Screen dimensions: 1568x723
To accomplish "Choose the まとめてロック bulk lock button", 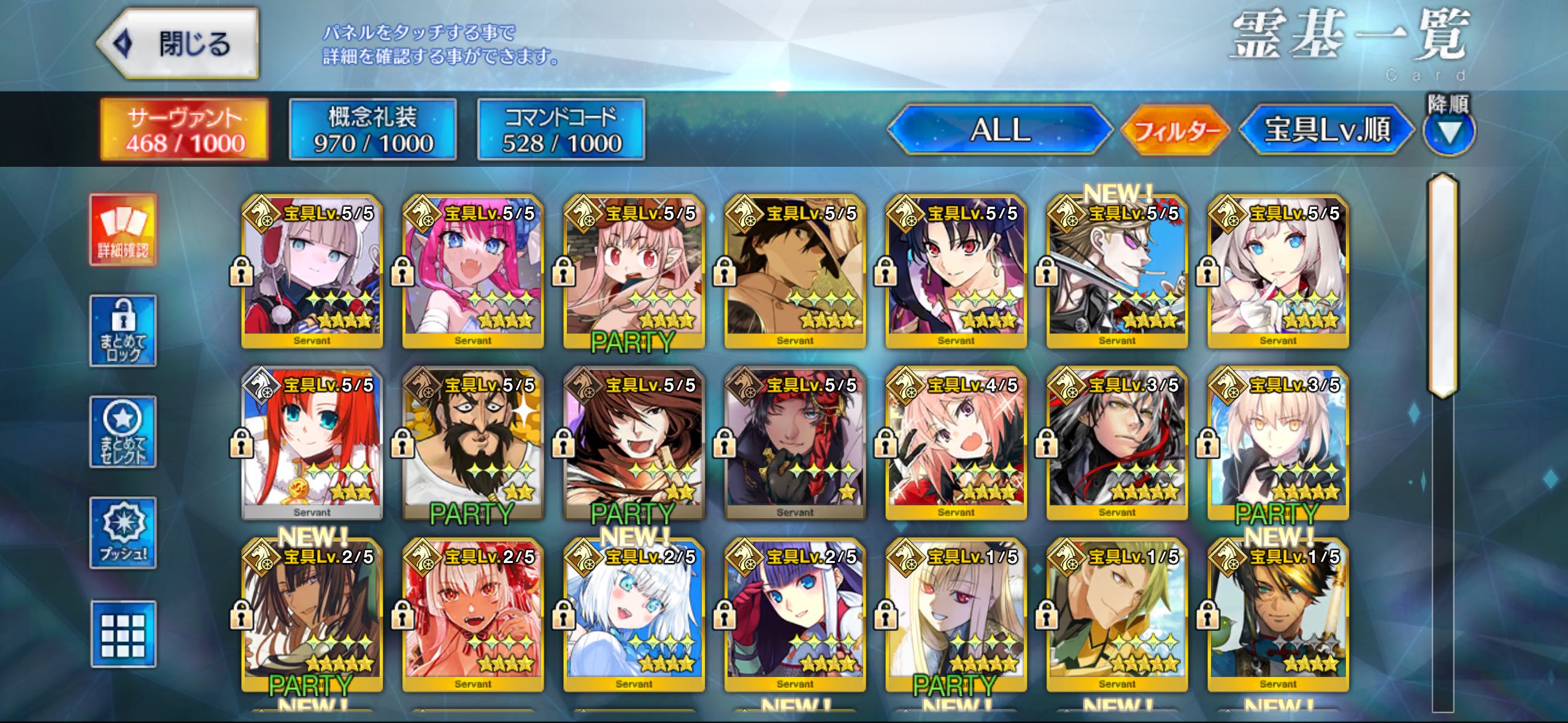I will 123,331.
